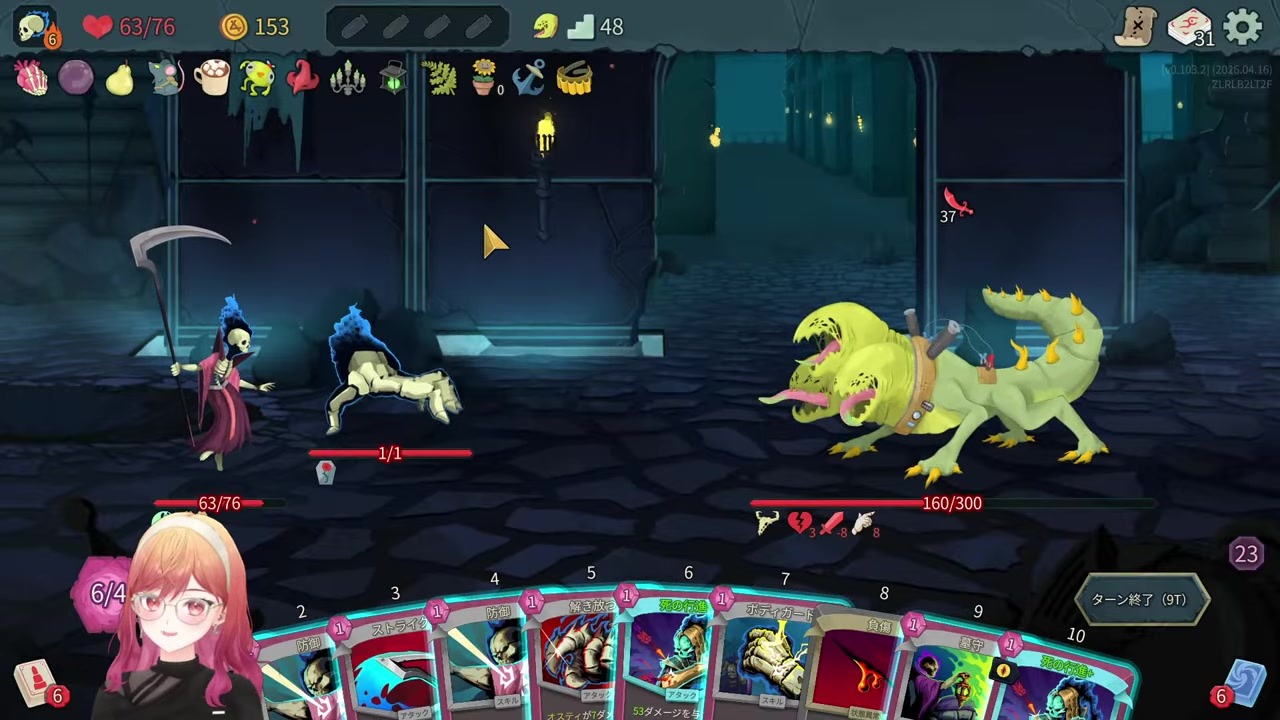
Task: Inspect the green lantern relic
Action: pyautogui.click(x=394, y=78)
